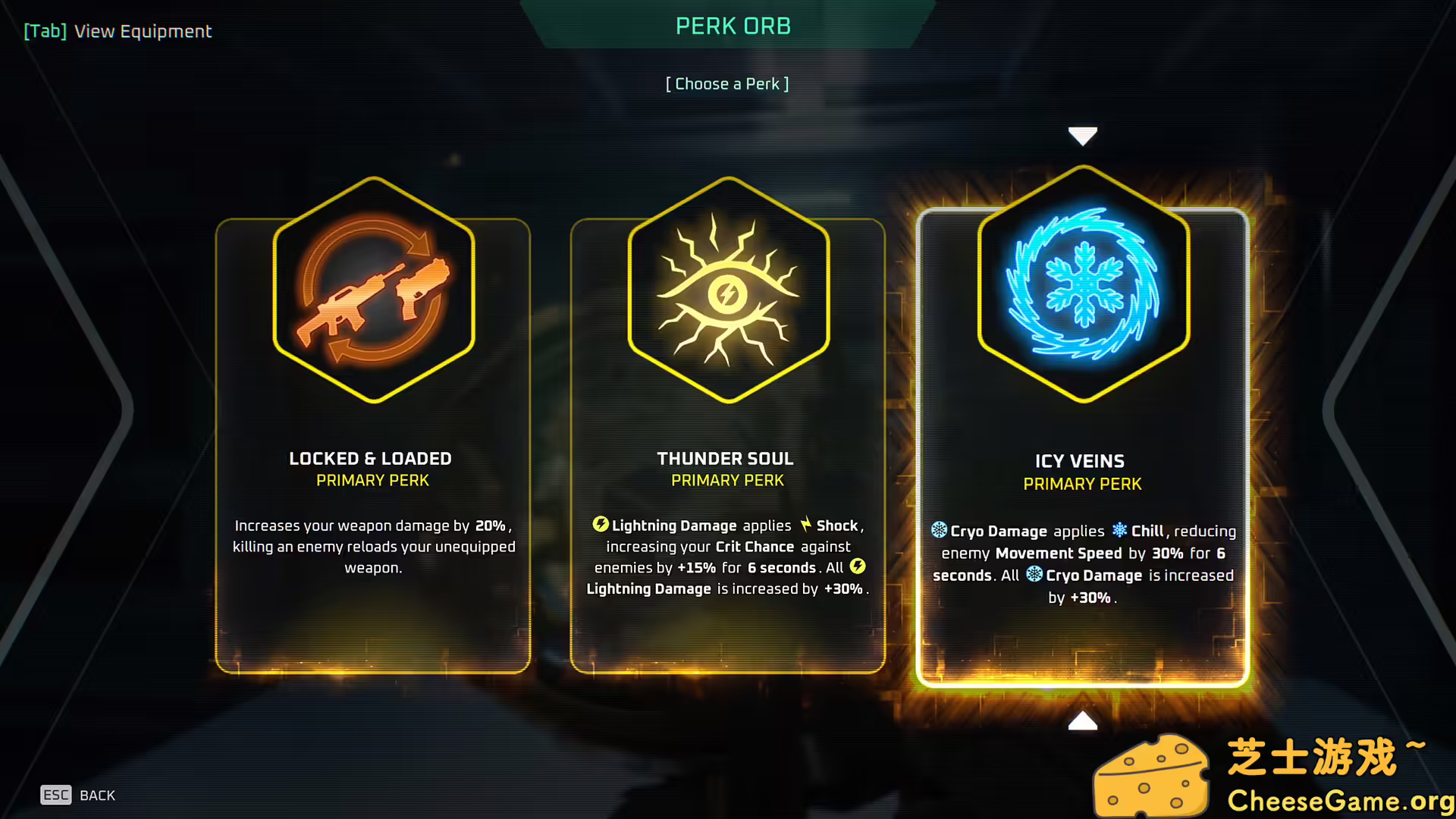Viewport: 1456px width, 819px height.
Task: Click the Thunder Soul lightning eye icon
Action: [x=726, y=294]
